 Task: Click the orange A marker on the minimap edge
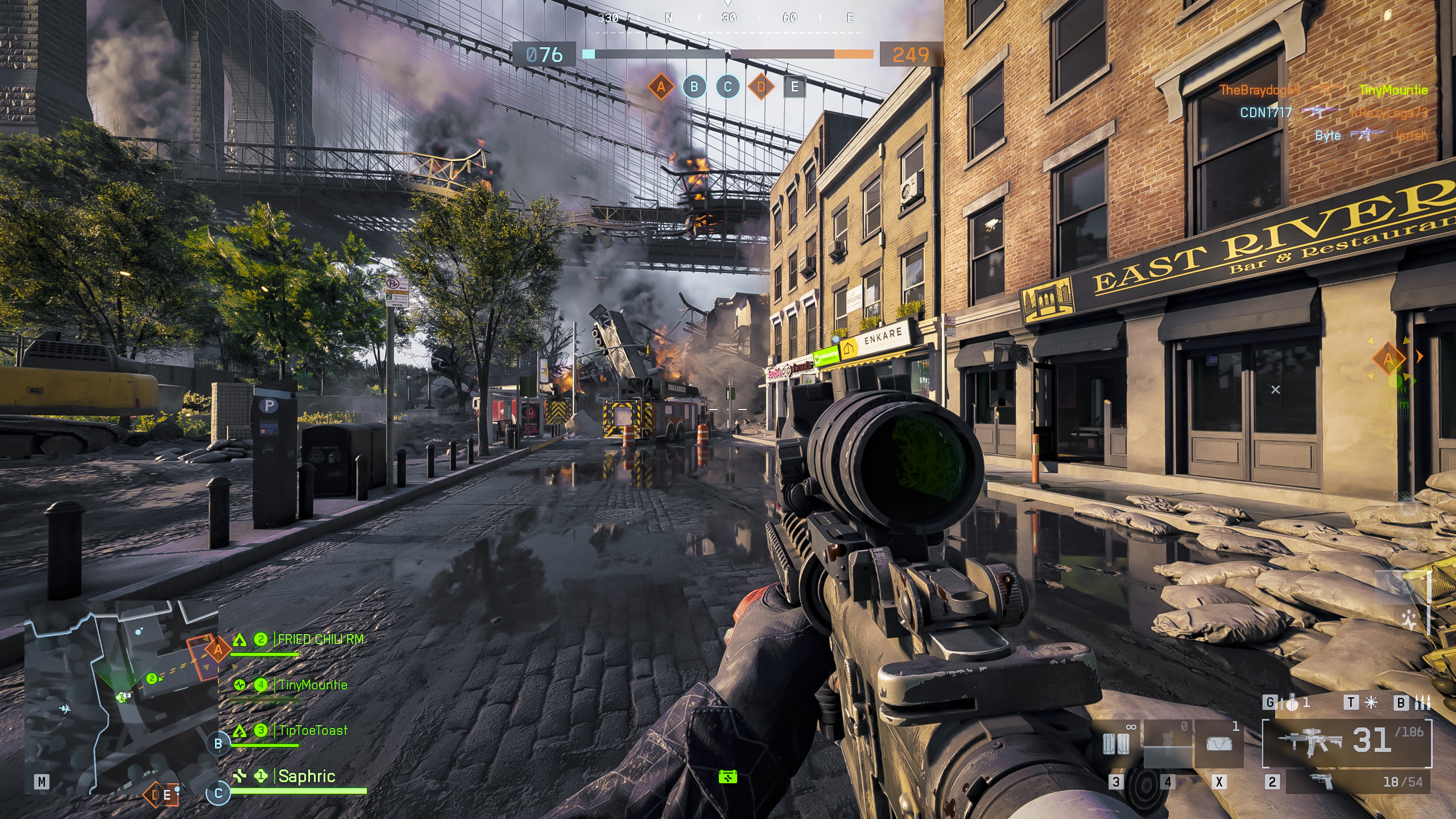point(217,648)
